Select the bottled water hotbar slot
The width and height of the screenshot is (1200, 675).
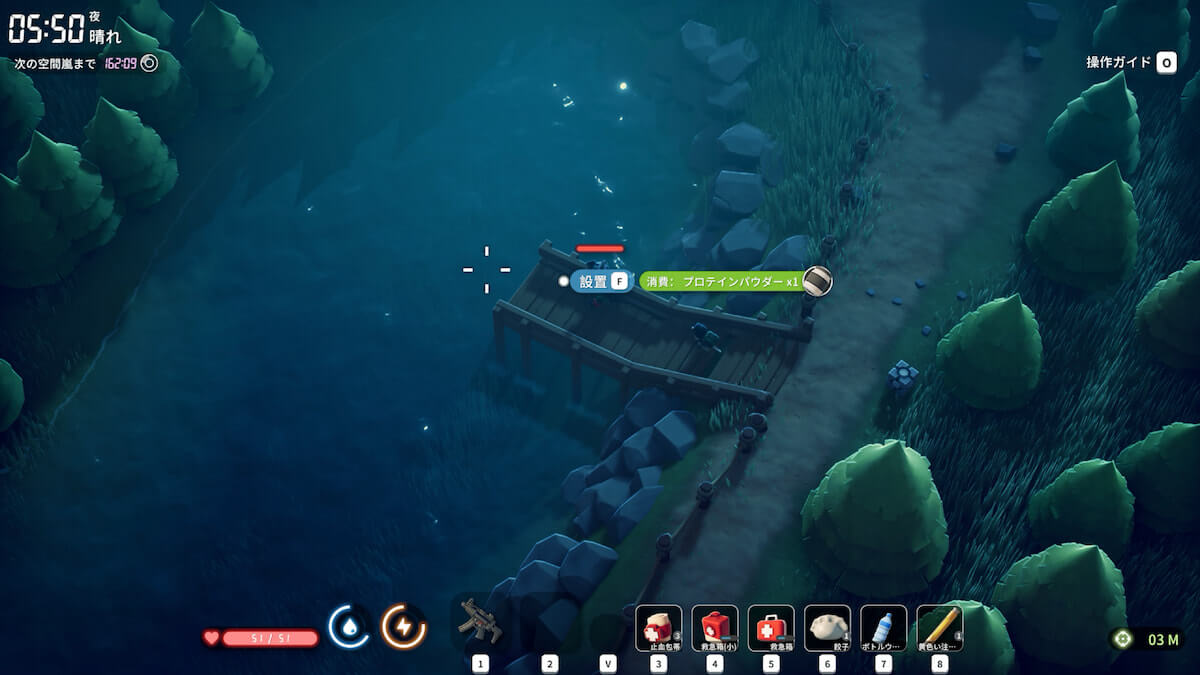click(883, 628)
